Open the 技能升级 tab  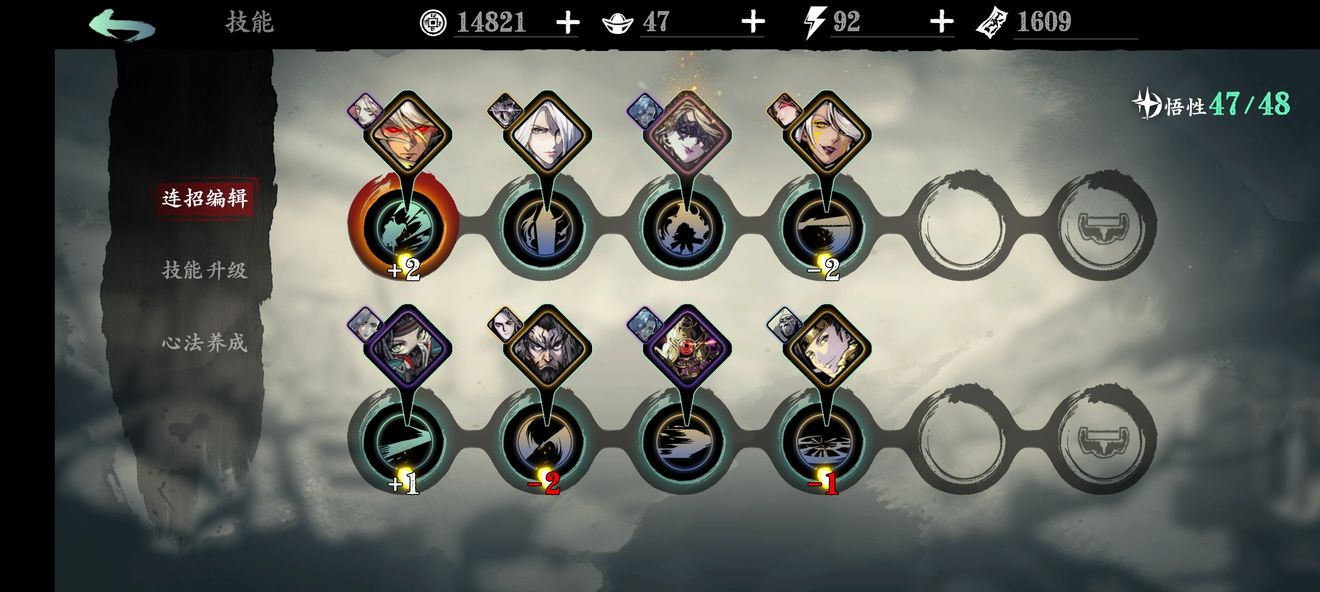click(x=204, y=270)
